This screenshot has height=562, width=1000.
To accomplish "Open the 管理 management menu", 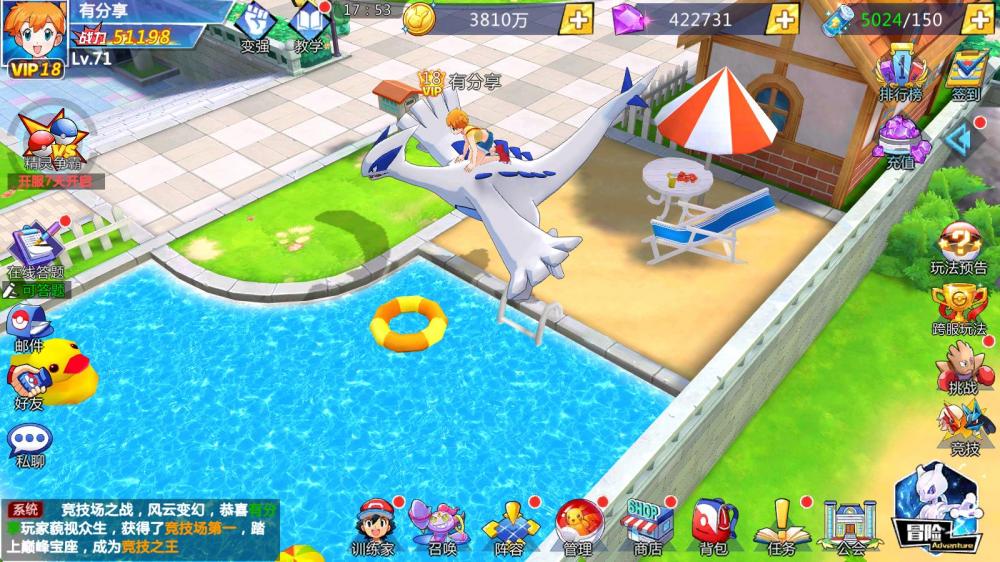I will [x=577, y=523].
